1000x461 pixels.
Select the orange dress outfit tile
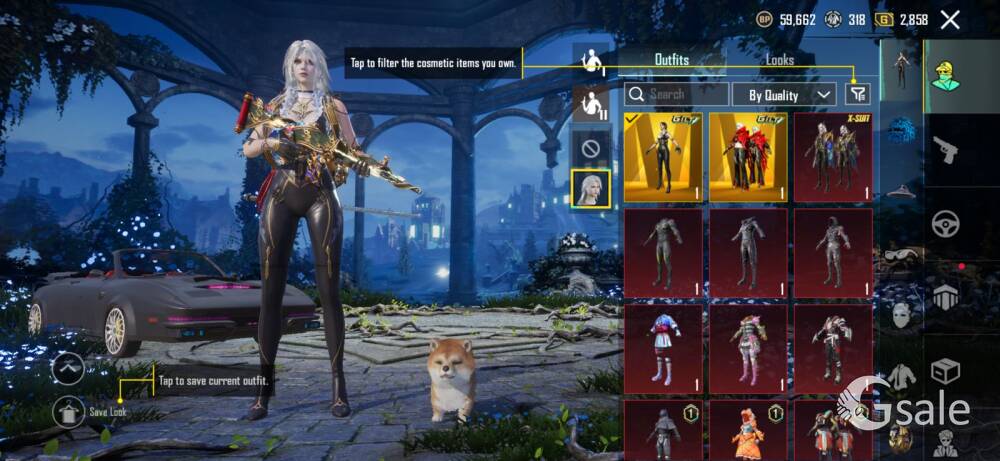point(748,430)
